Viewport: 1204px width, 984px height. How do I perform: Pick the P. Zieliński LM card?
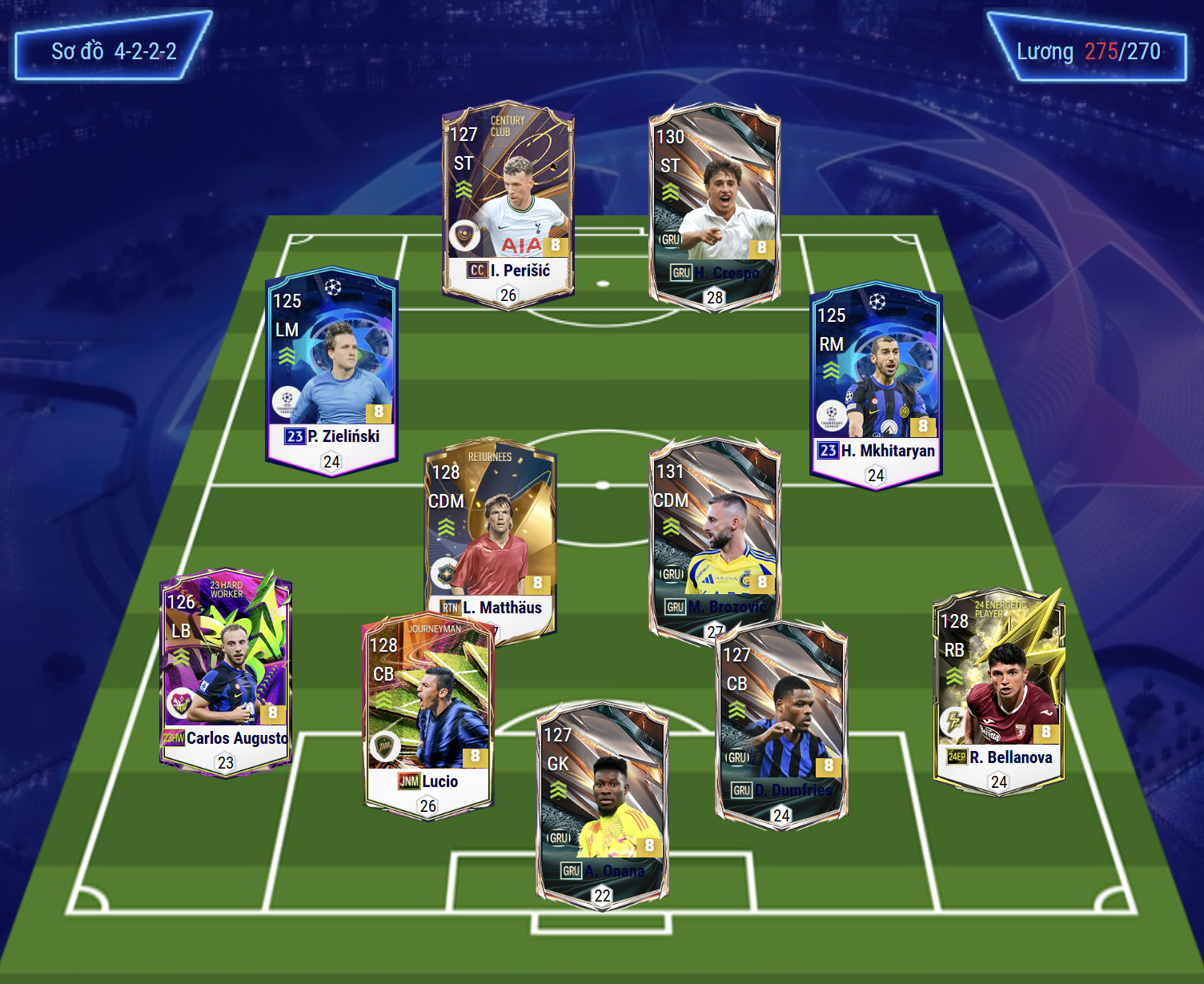tap(331, 371)
